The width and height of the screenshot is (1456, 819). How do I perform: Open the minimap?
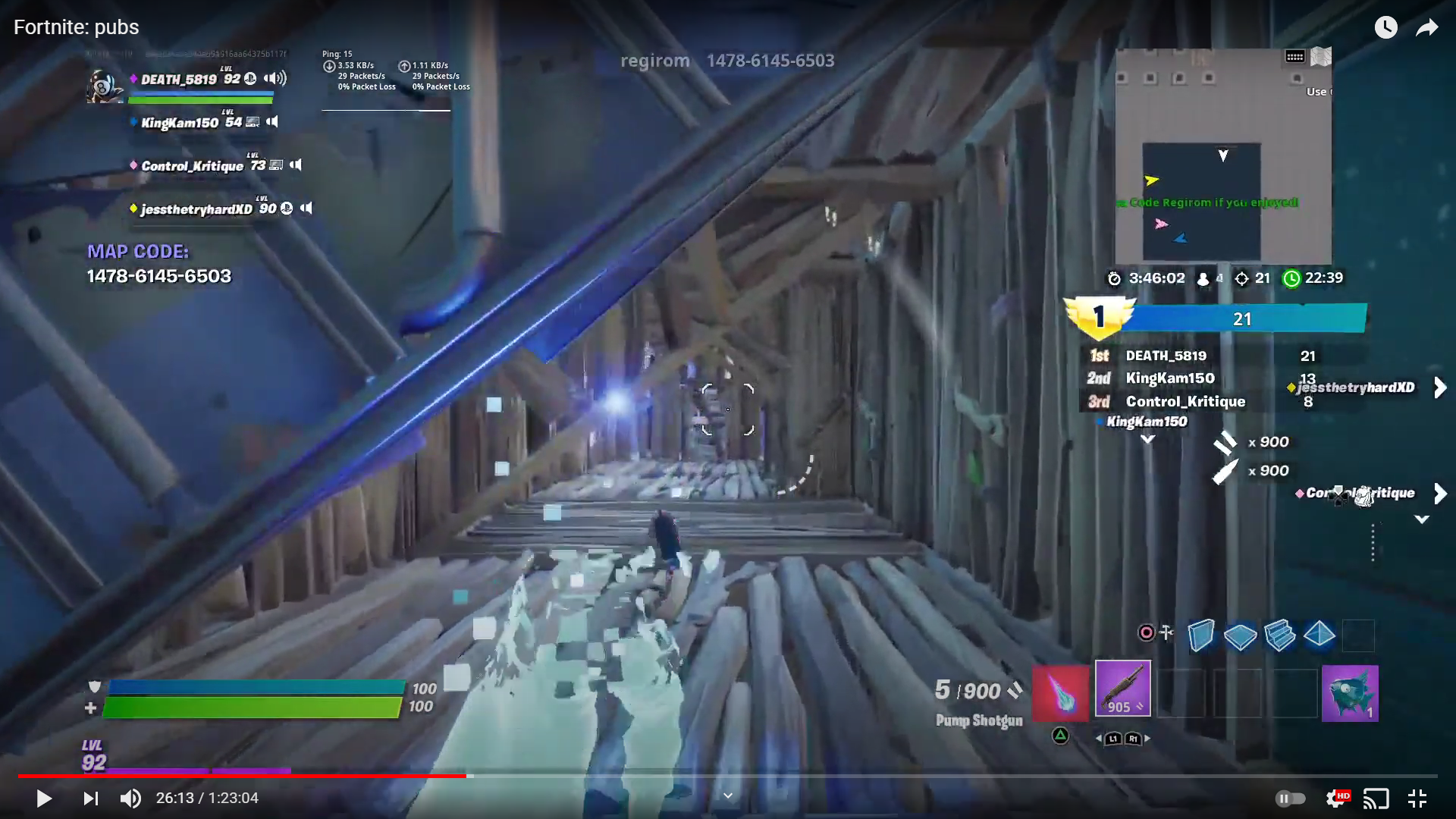click(x=1222, y=156)
